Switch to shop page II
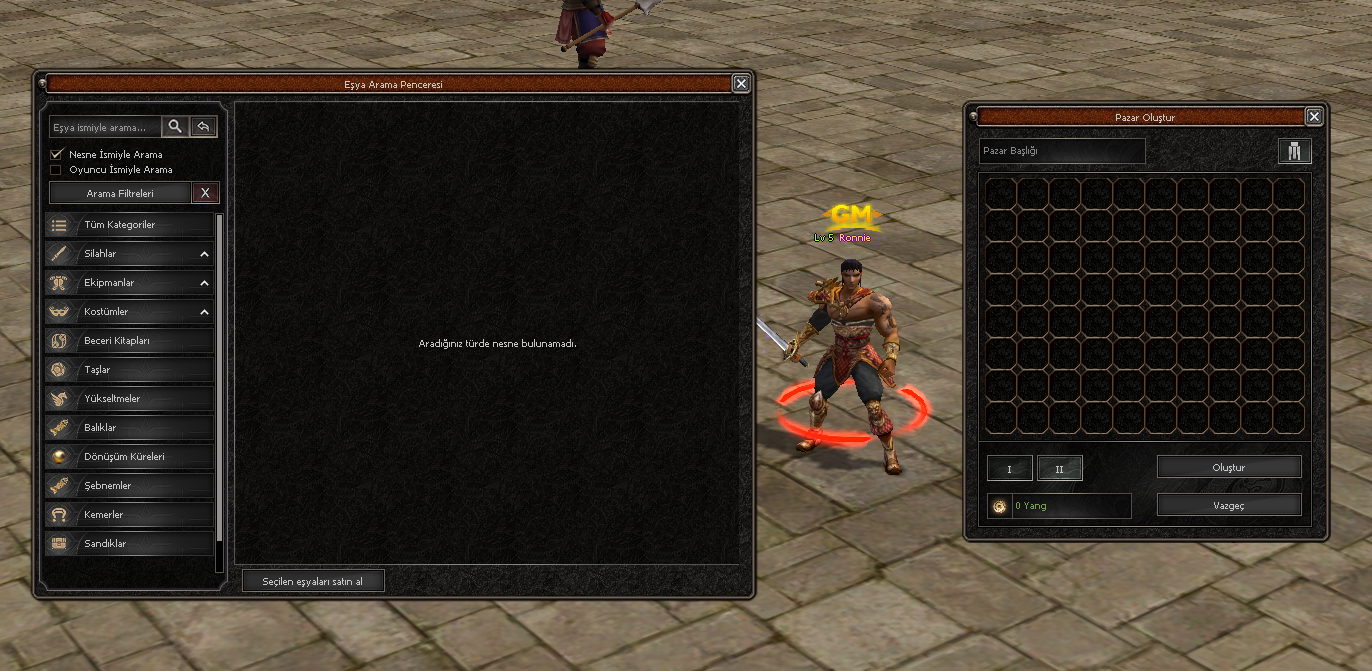Viewport: 1372px width, 671px height. 1059,468
